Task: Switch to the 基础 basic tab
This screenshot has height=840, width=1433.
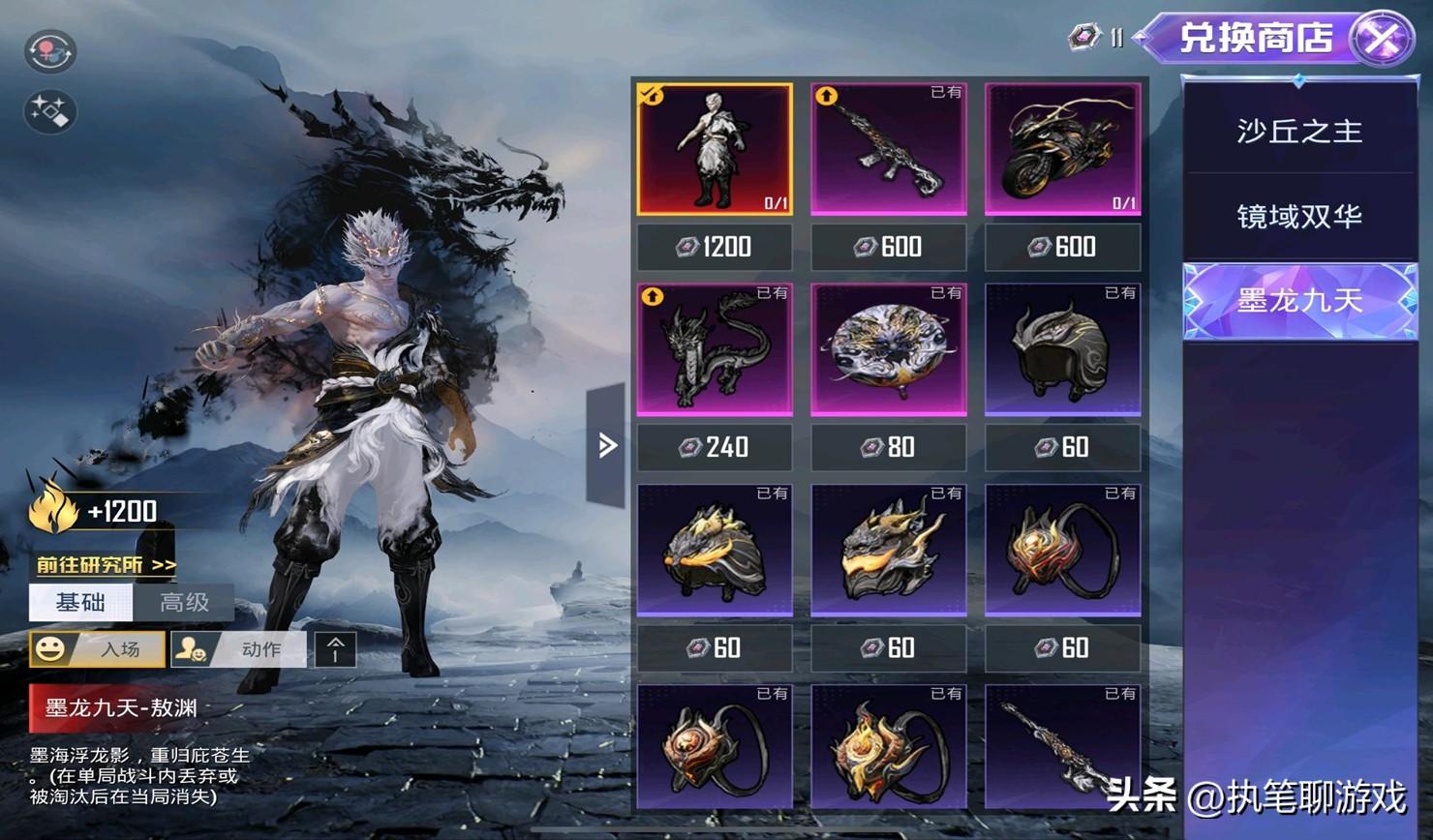Action: coord(80,603)
